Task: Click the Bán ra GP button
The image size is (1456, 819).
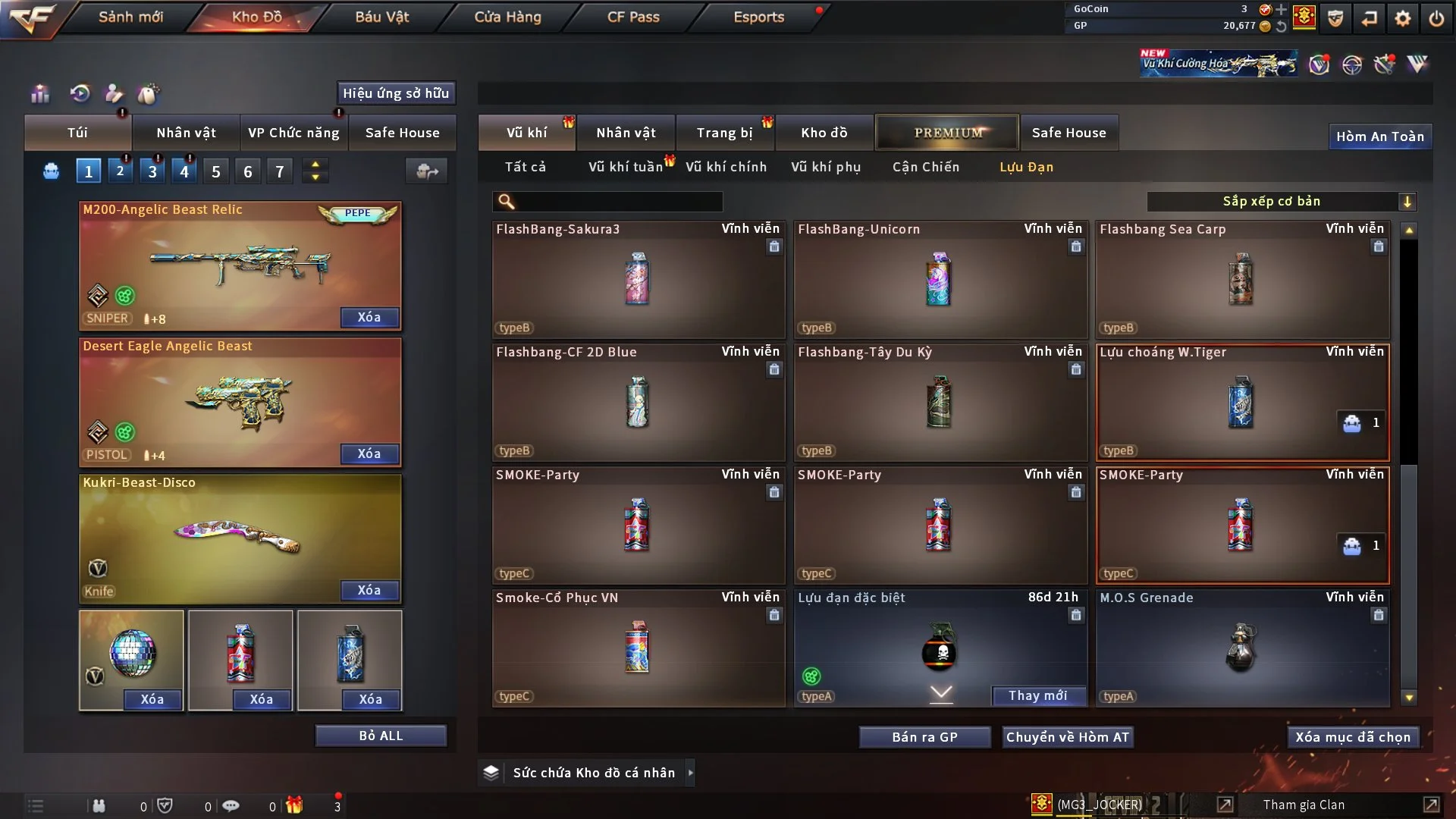Action: [x=924, y=737]
